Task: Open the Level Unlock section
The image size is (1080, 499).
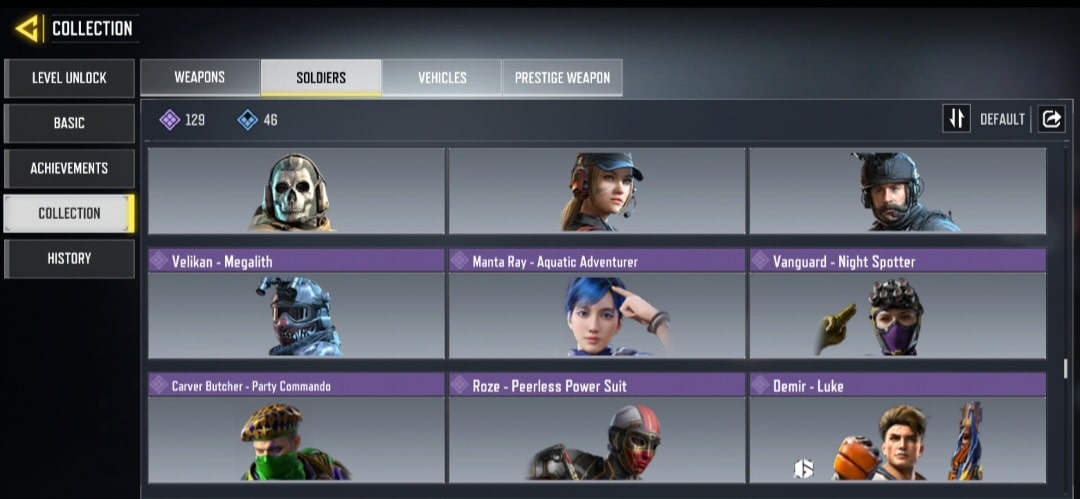Action: click(69, 78)
